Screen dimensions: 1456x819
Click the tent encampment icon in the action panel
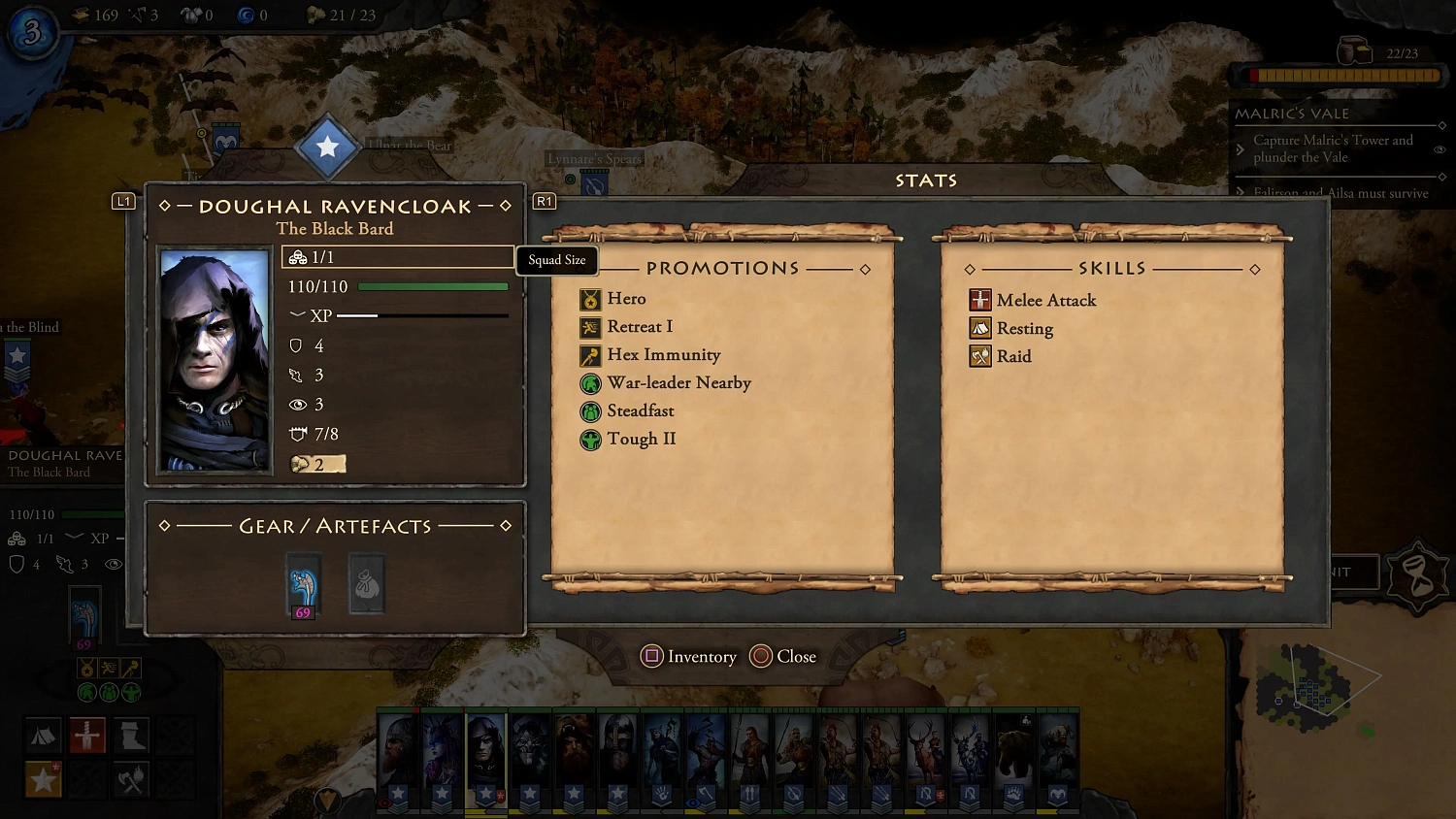[43, 736]
